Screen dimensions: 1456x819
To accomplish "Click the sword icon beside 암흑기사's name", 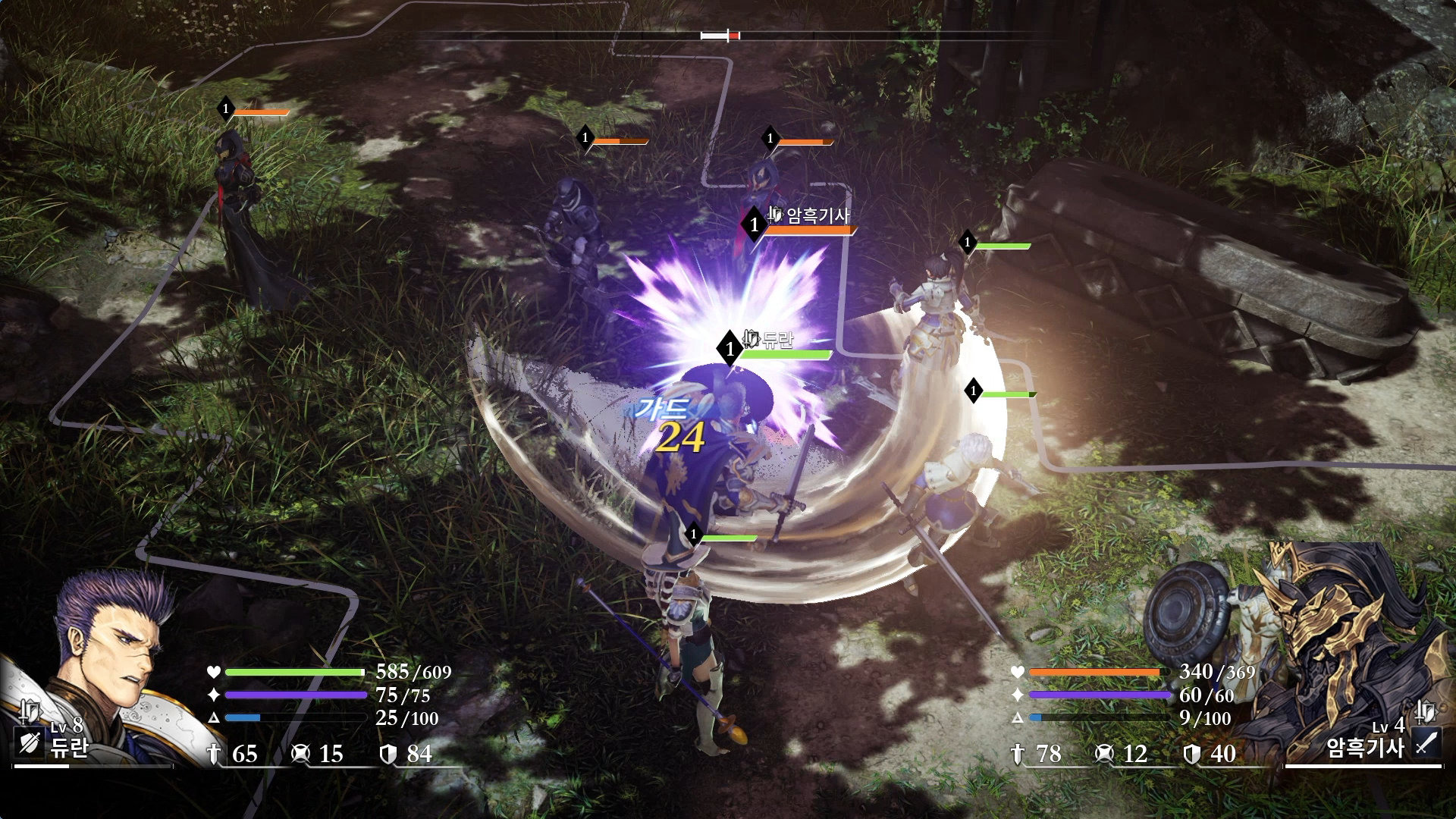I will [x=1426, y=742].
